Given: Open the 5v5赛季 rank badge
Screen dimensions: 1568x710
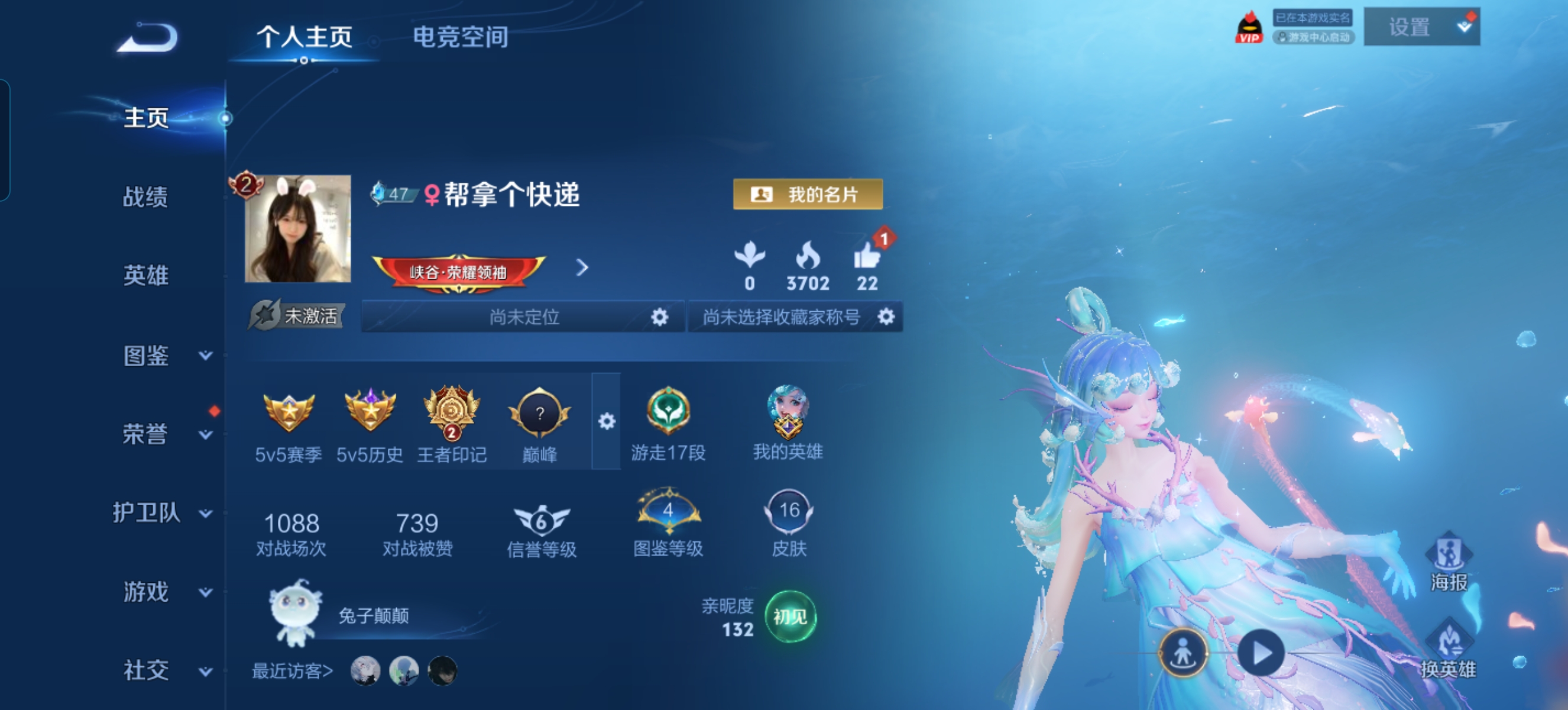Looking at the screenshot, I should (289, 414).
